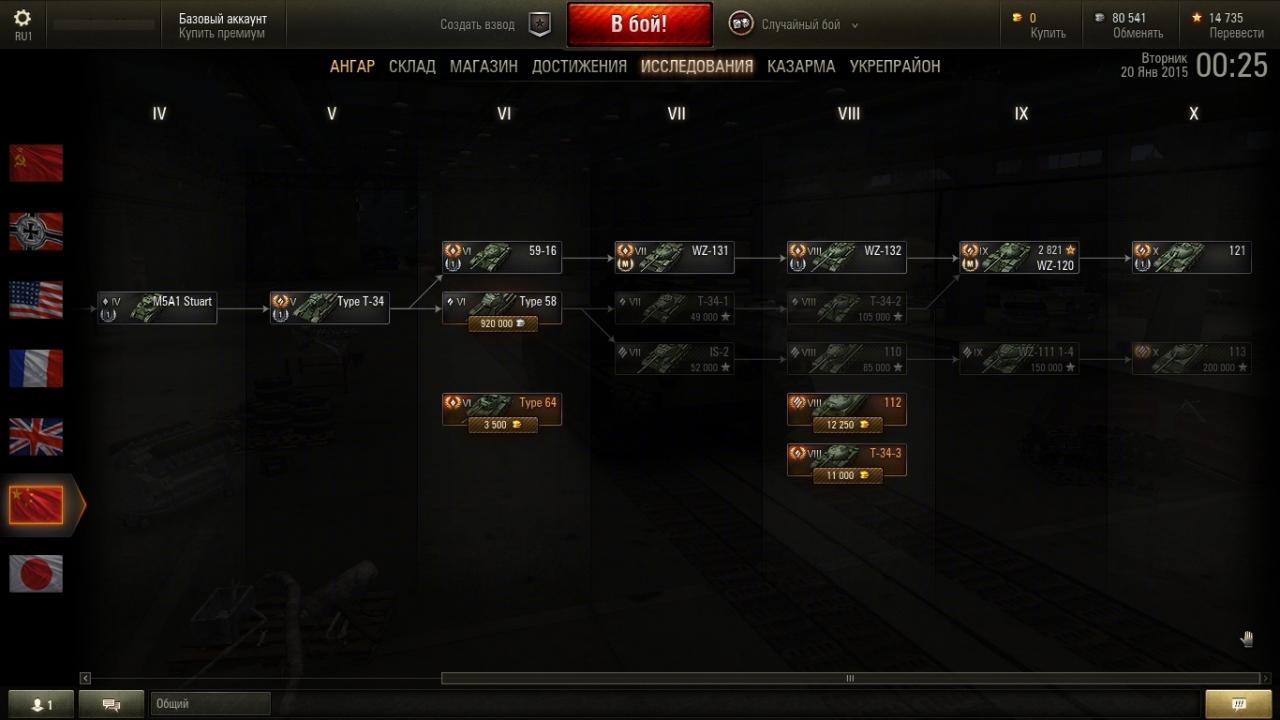Image resolution: width=1280 pixels, height=720 pixels.
Task: Show the Достижения tab
Action: 579,66
